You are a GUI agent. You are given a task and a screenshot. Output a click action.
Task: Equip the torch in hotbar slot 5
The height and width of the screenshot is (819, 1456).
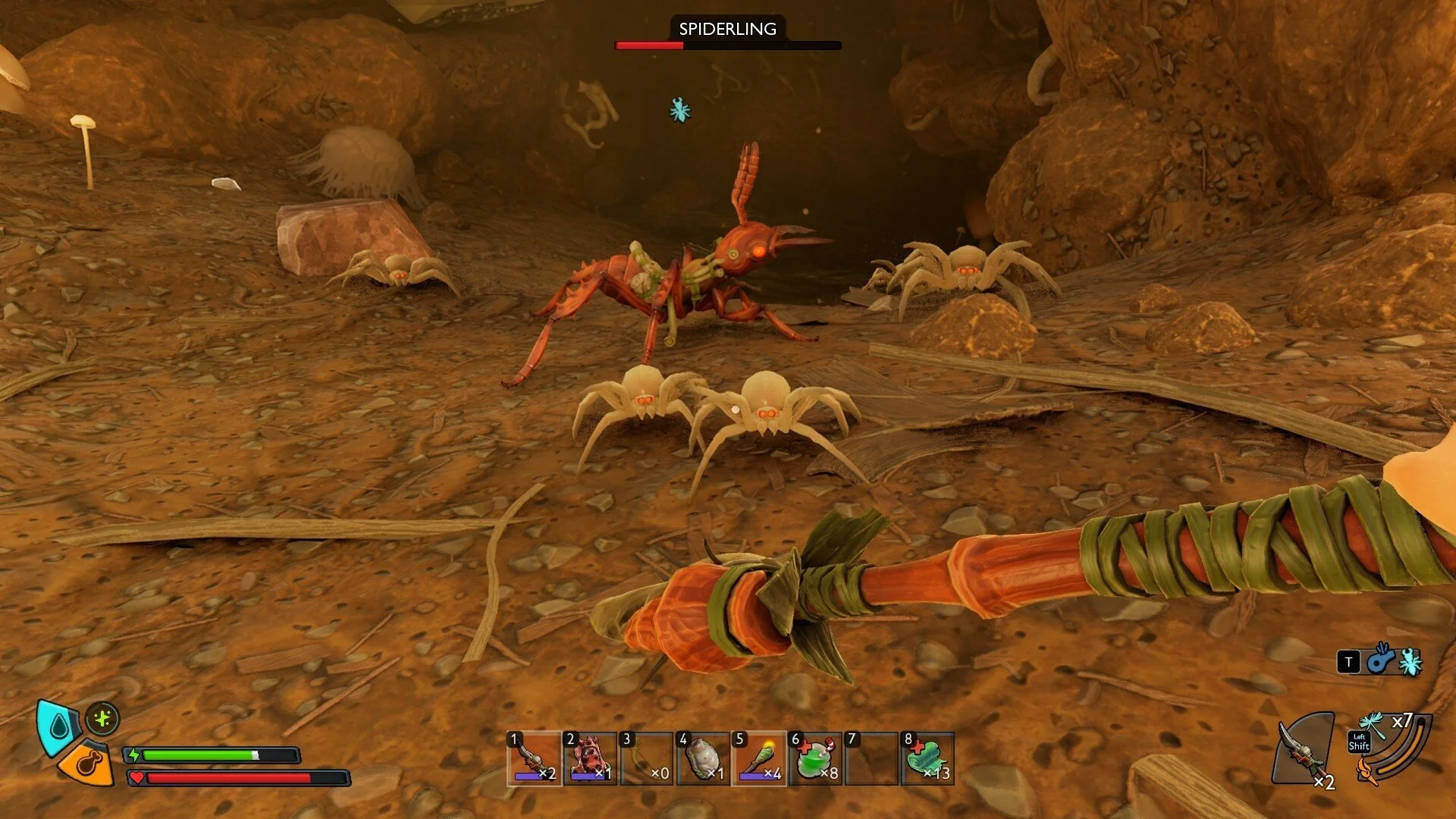pos(759,758)
